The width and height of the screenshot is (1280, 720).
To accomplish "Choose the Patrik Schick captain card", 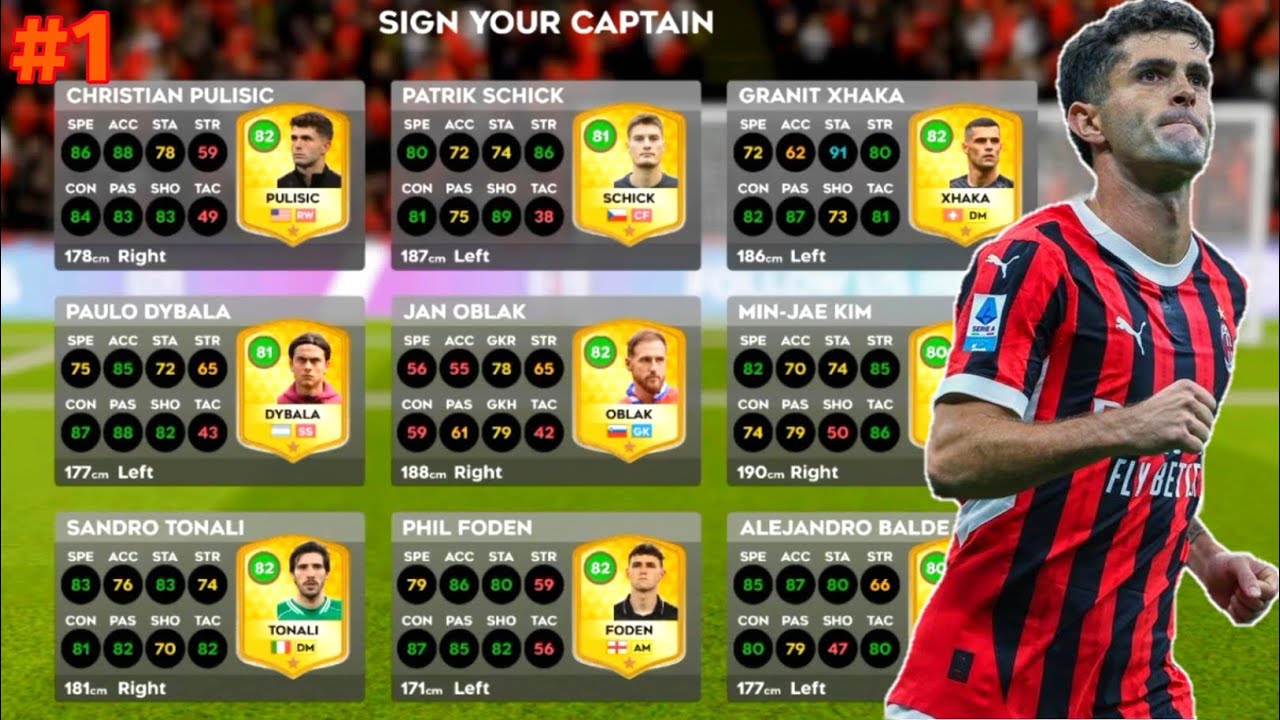I will pyautogui.click(x=545, y=176).
